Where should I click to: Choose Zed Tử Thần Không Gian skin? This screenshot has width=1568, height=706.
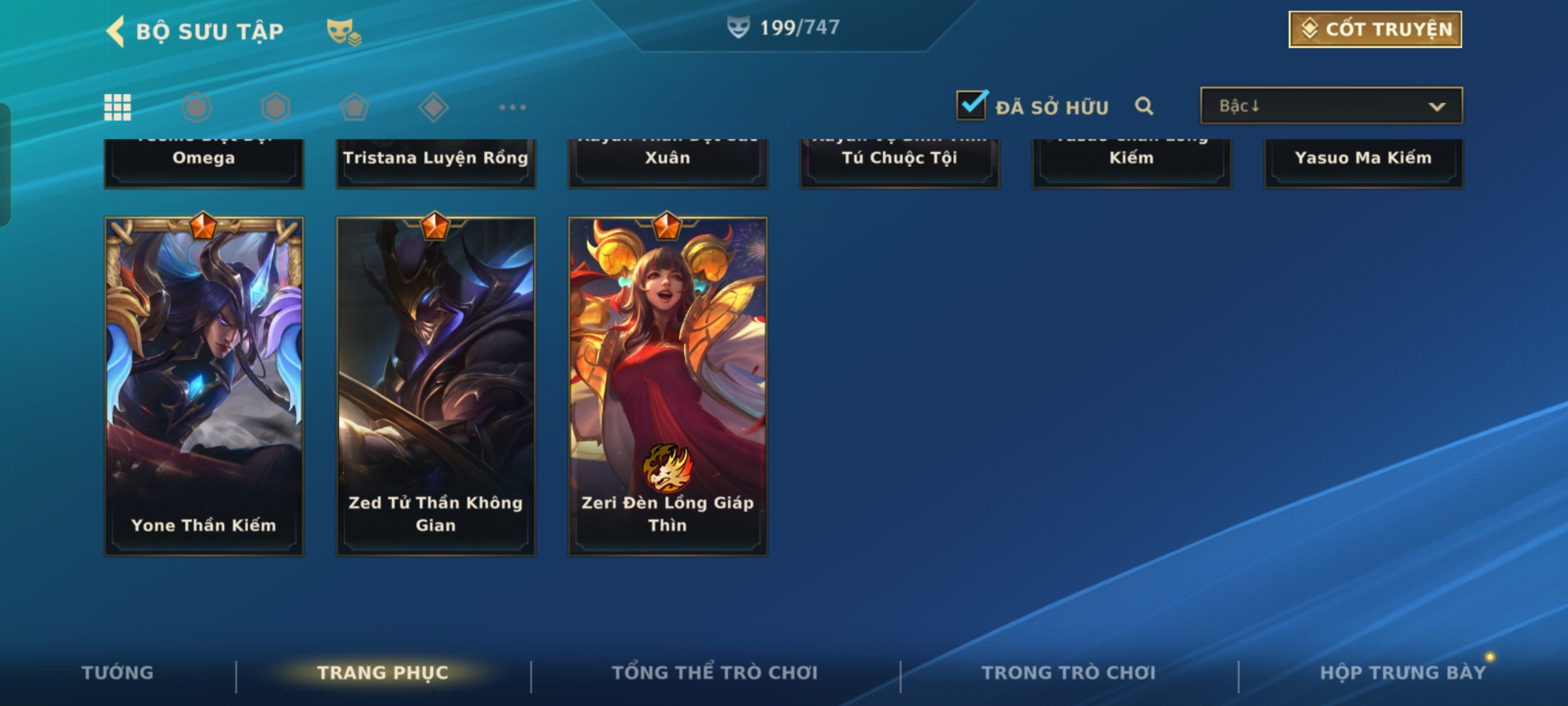coord(436,386)
